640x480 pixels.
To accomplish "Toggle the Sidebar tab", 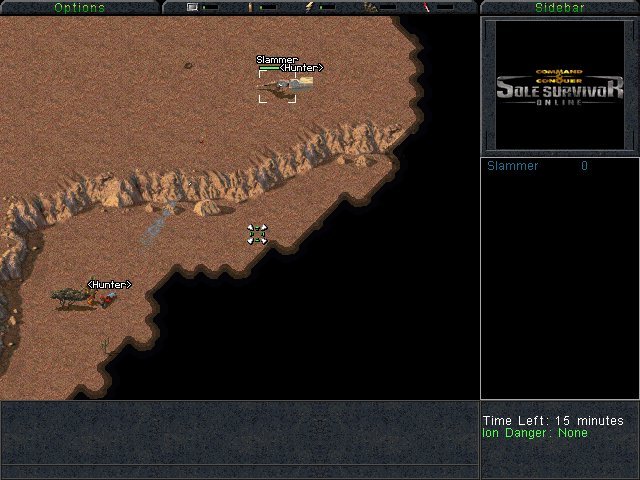I will (x=559, y=7).
